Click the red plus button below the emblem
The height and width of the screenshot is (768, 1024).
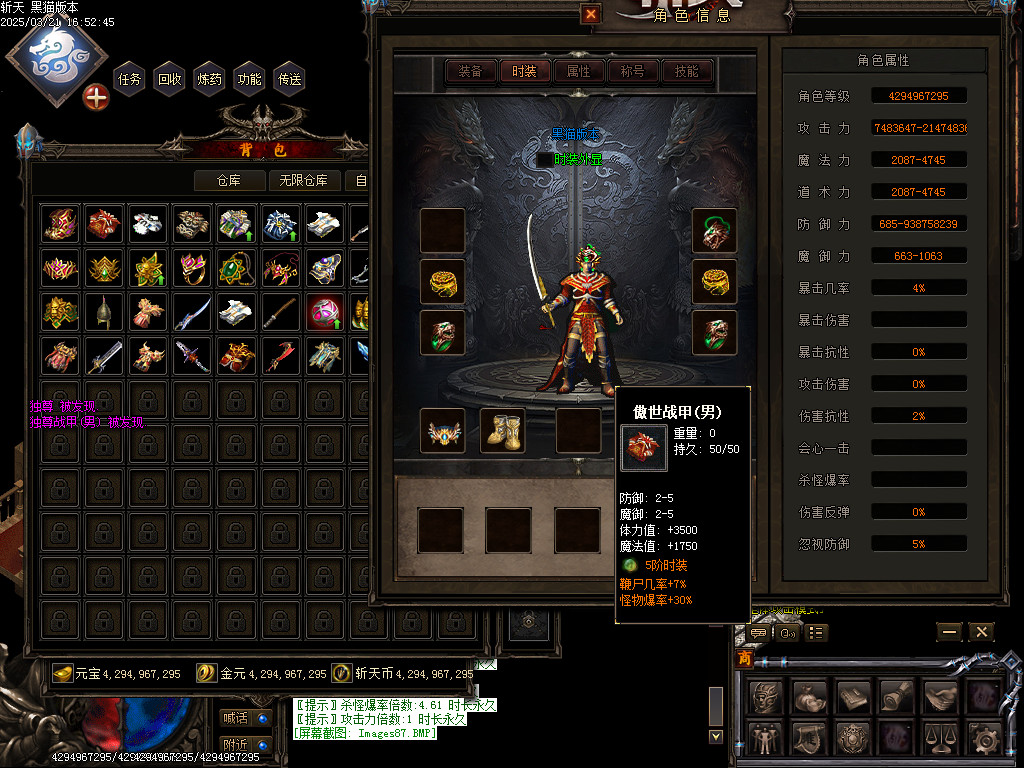96,97
